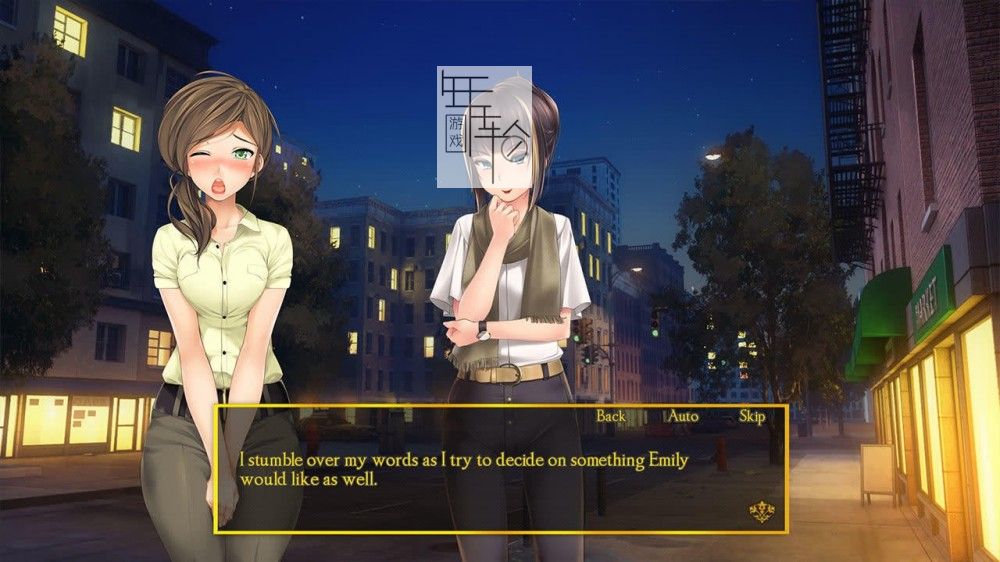Click the gold fleur-de-lis continue icon
Viewport: 1000px width, 562px height.
pyautogui.click(x=762, y=513)
